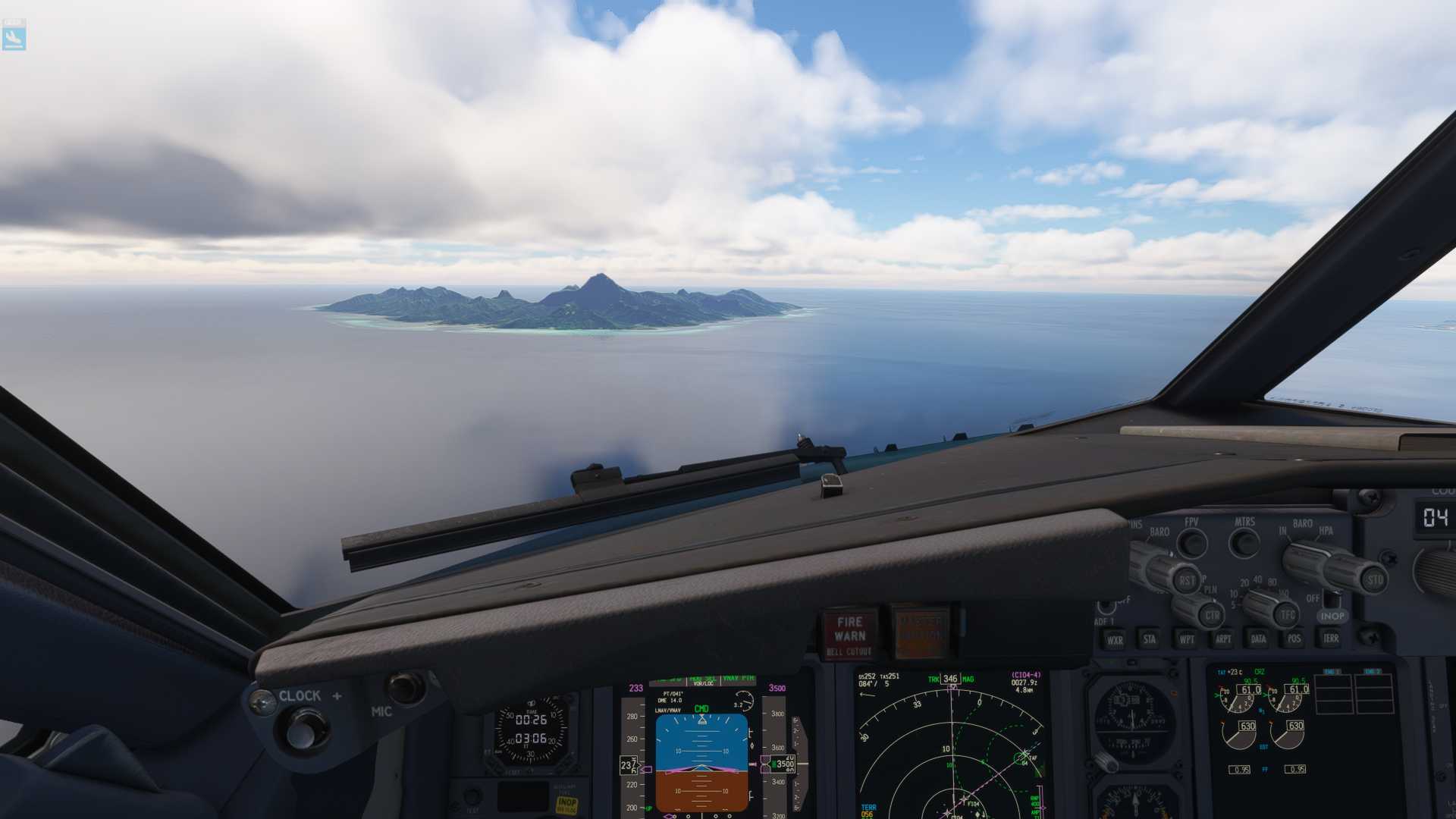Switch altitude to meters with MTRS

click(x=1244, y=542)
